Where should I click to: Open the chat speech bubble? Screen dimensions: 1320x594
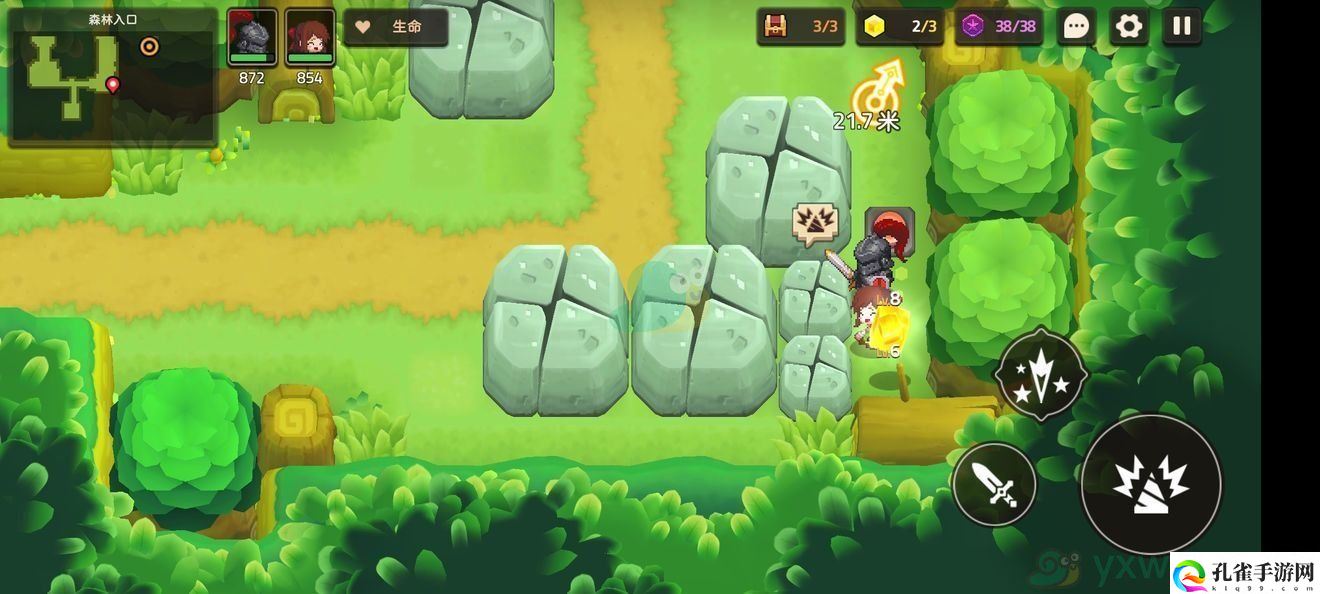tap(1076, 27)
